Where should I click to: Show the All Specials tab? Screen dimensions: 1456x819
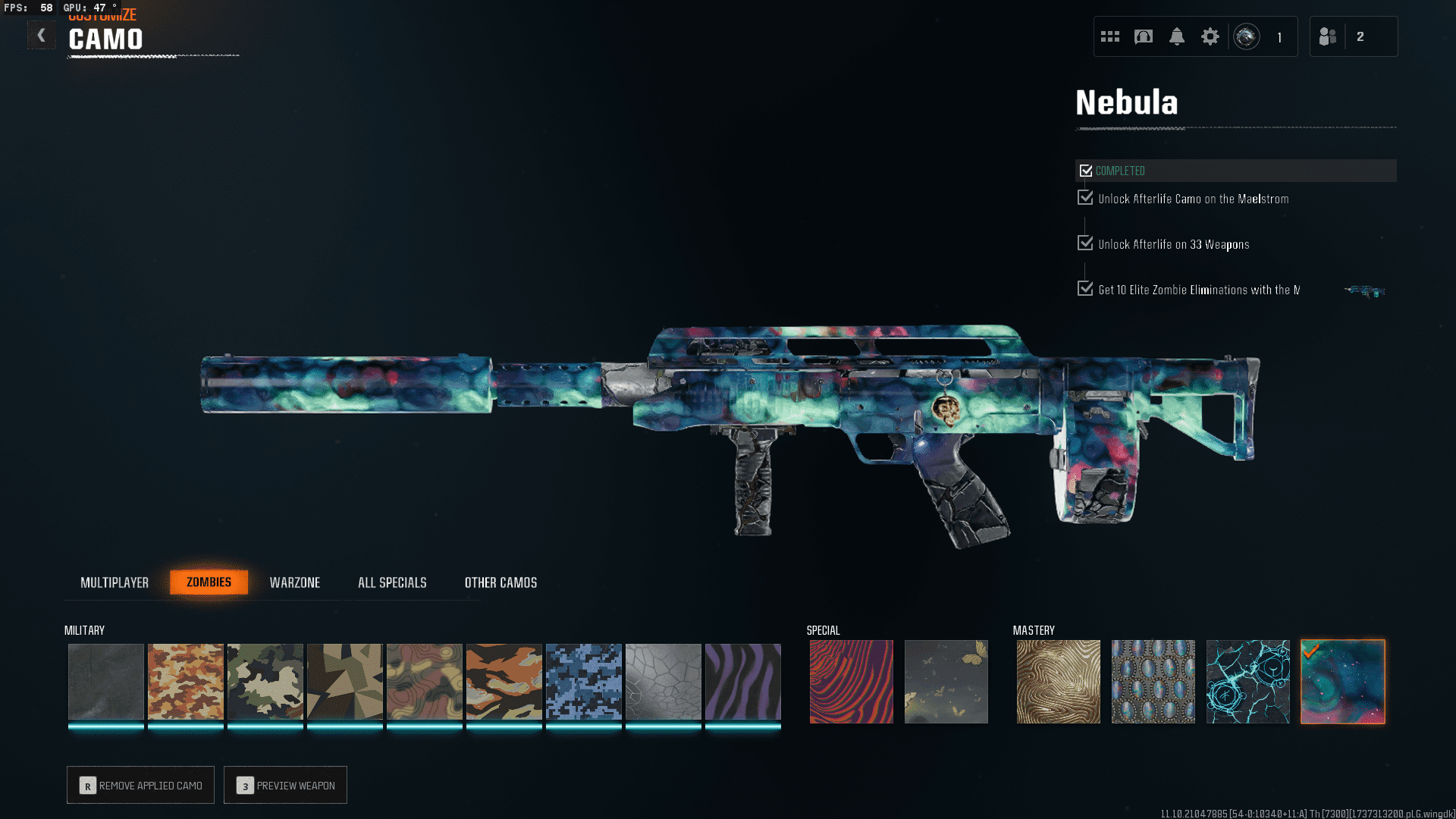pyautogui.click(x=392, y=582)
